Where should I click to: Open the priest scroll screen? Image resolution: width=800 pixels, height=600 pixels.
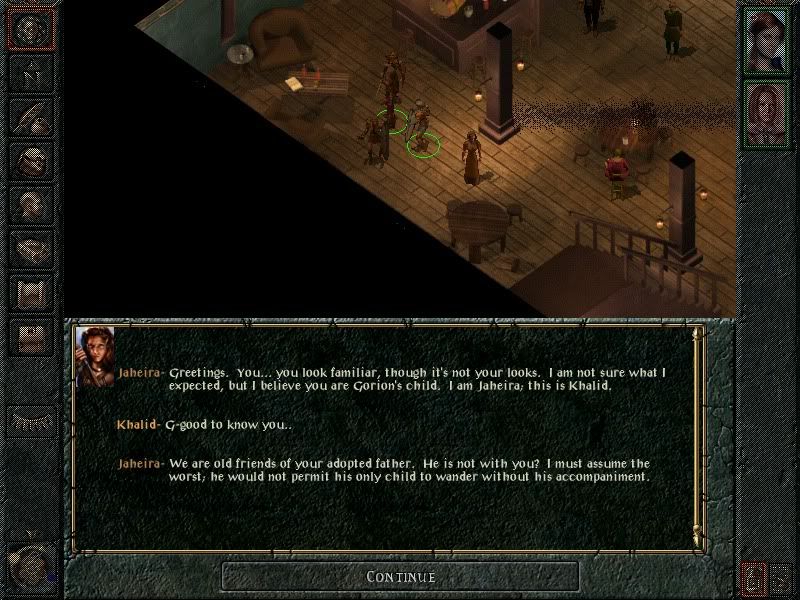point(31,293)
